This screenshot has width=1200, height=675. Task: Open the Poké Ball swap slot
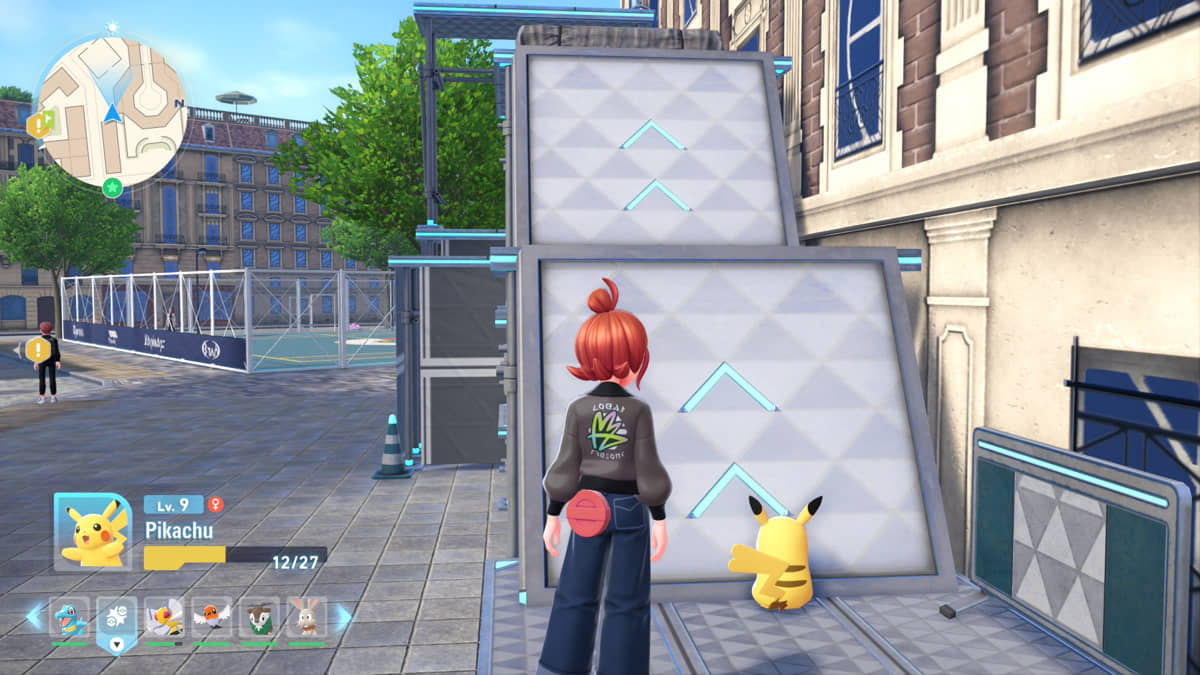pyautogui.click(x=116, y=620)
